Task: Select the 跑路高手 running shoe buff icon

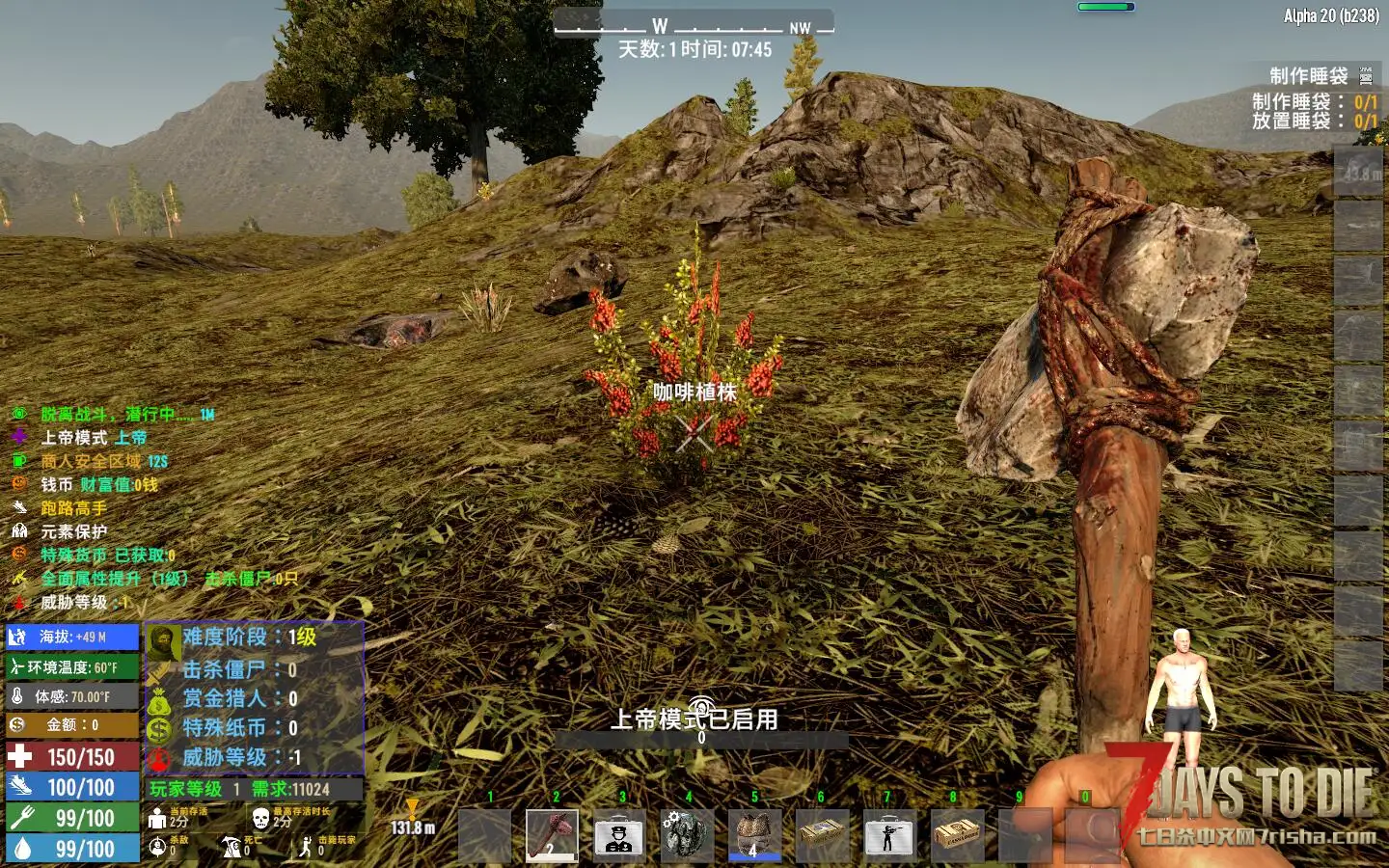Action: click(19, 508)
